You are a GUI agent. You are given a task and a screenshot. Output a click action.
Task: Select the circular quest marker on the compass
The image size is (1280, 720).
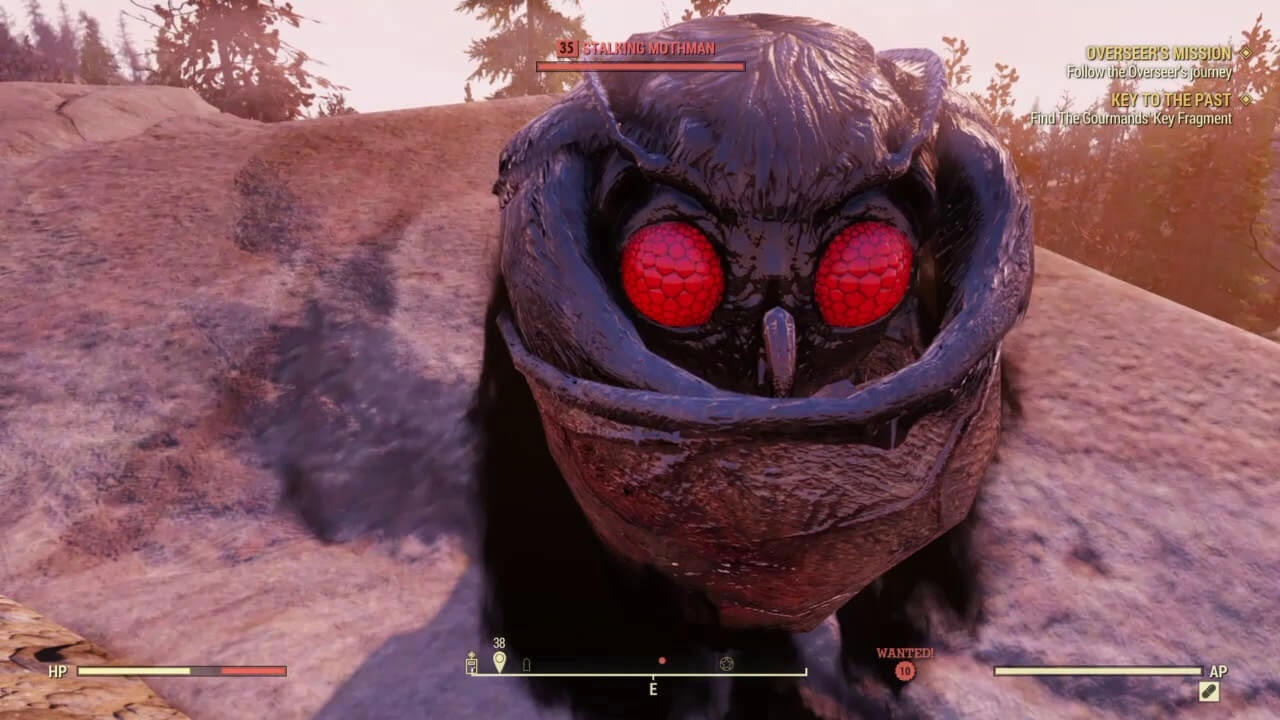pyautogui.click(x=726, y=663)
